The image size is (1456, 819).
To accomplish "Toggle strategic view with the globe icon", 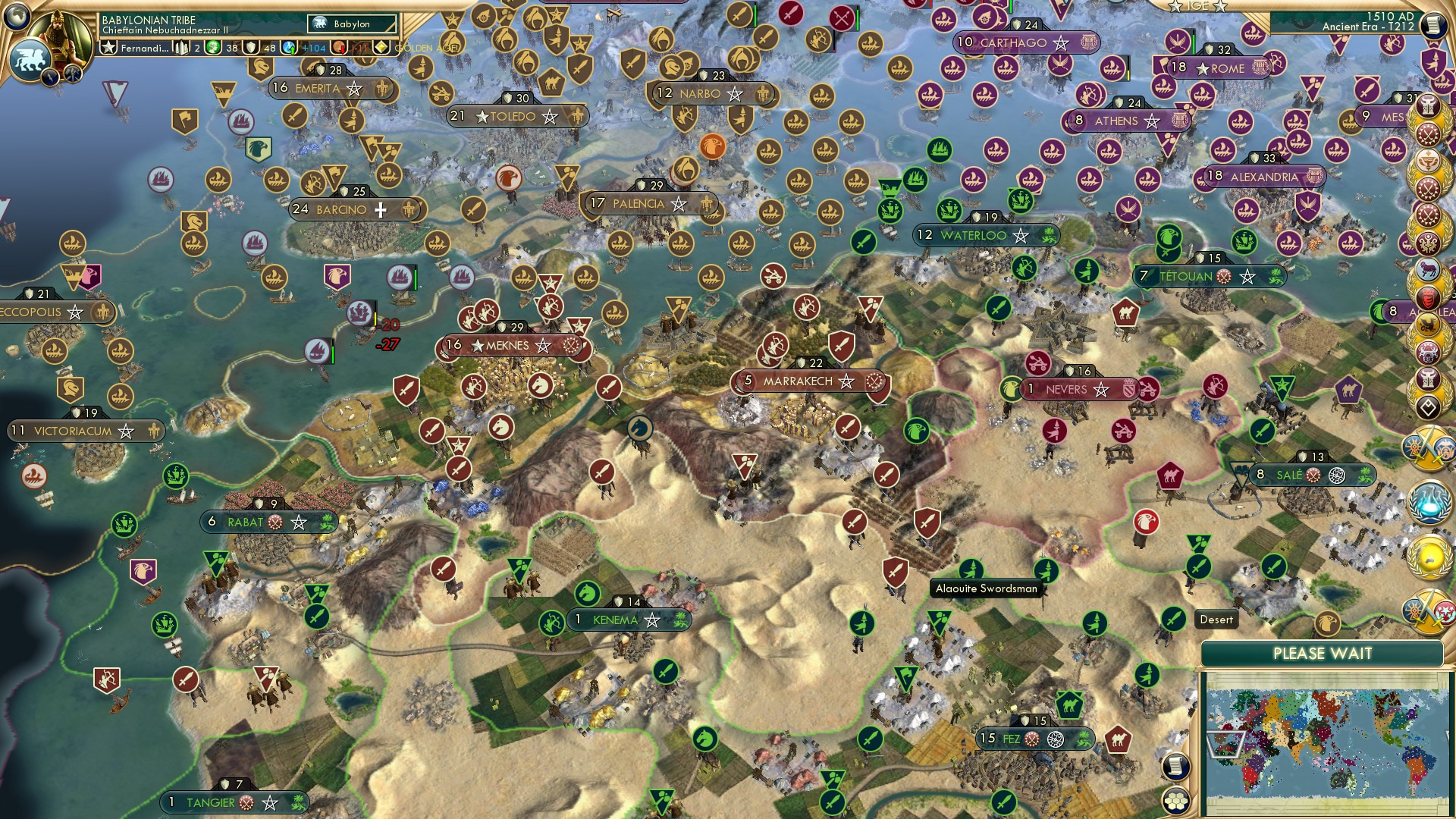I will click(17, 17).
